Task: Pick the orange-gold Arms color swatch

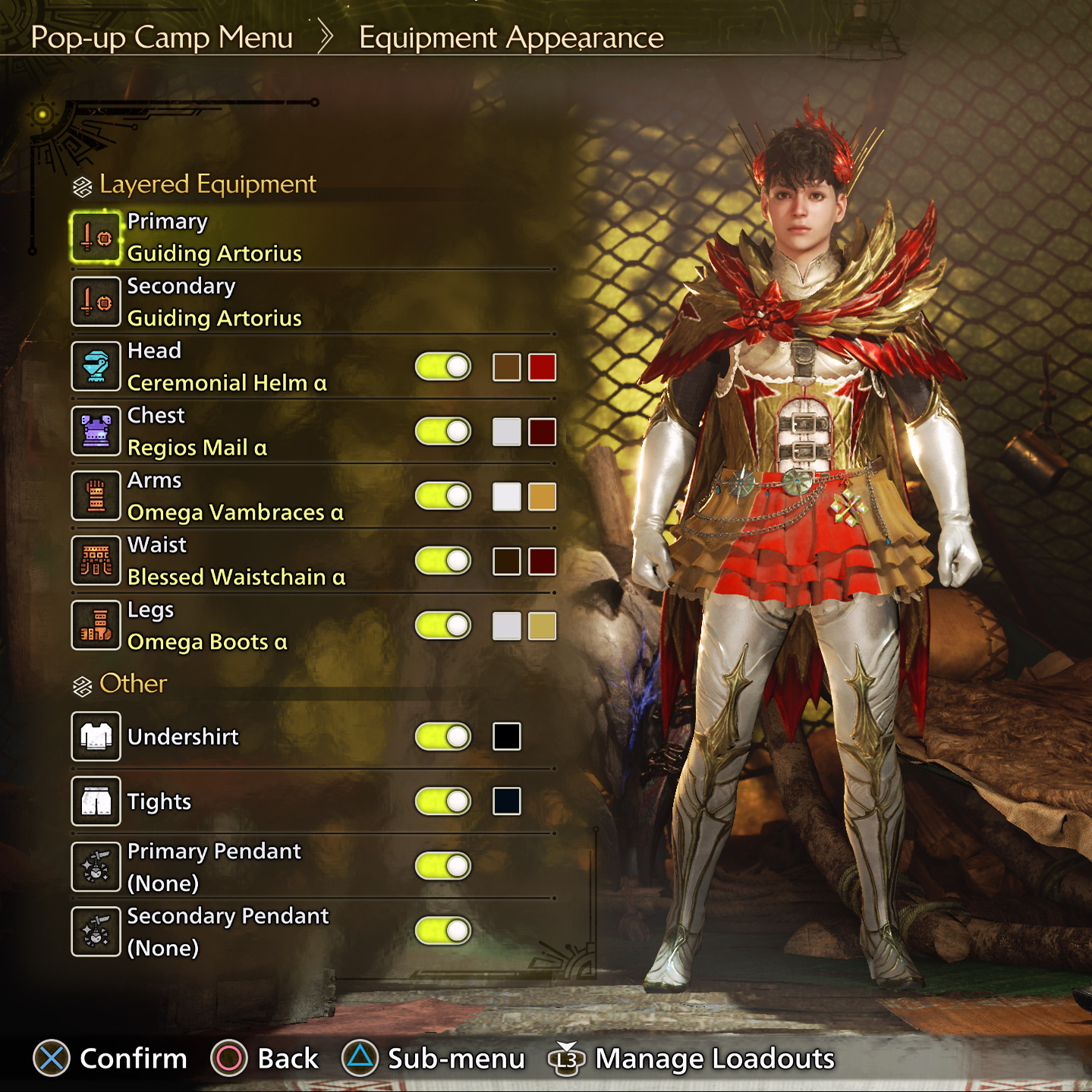Action: (x=542, y=496)
